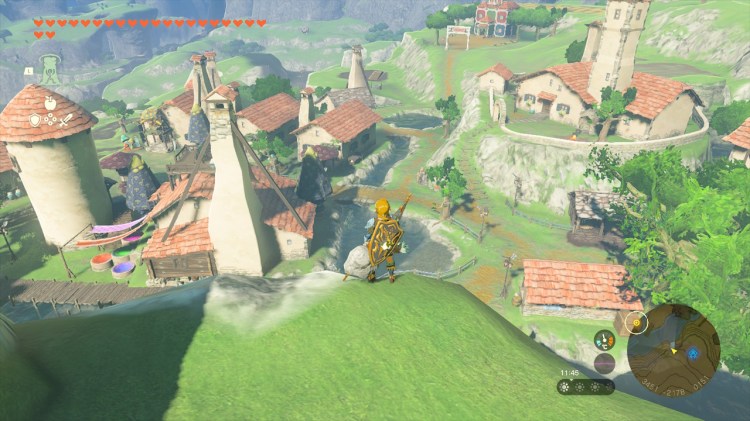750x421 pixels.
Task: Check the temperature gauge icon
Action: pos(604,340)
